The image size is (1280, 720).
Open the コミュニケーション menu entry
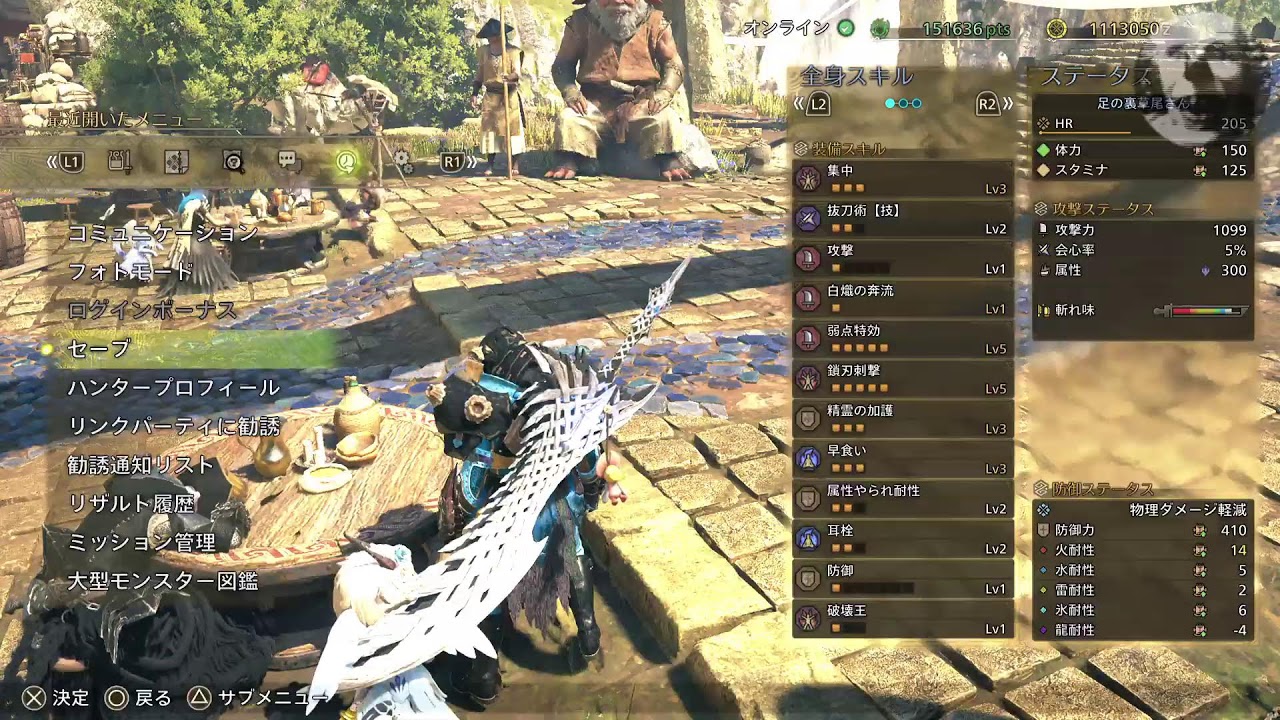[162, 233]
